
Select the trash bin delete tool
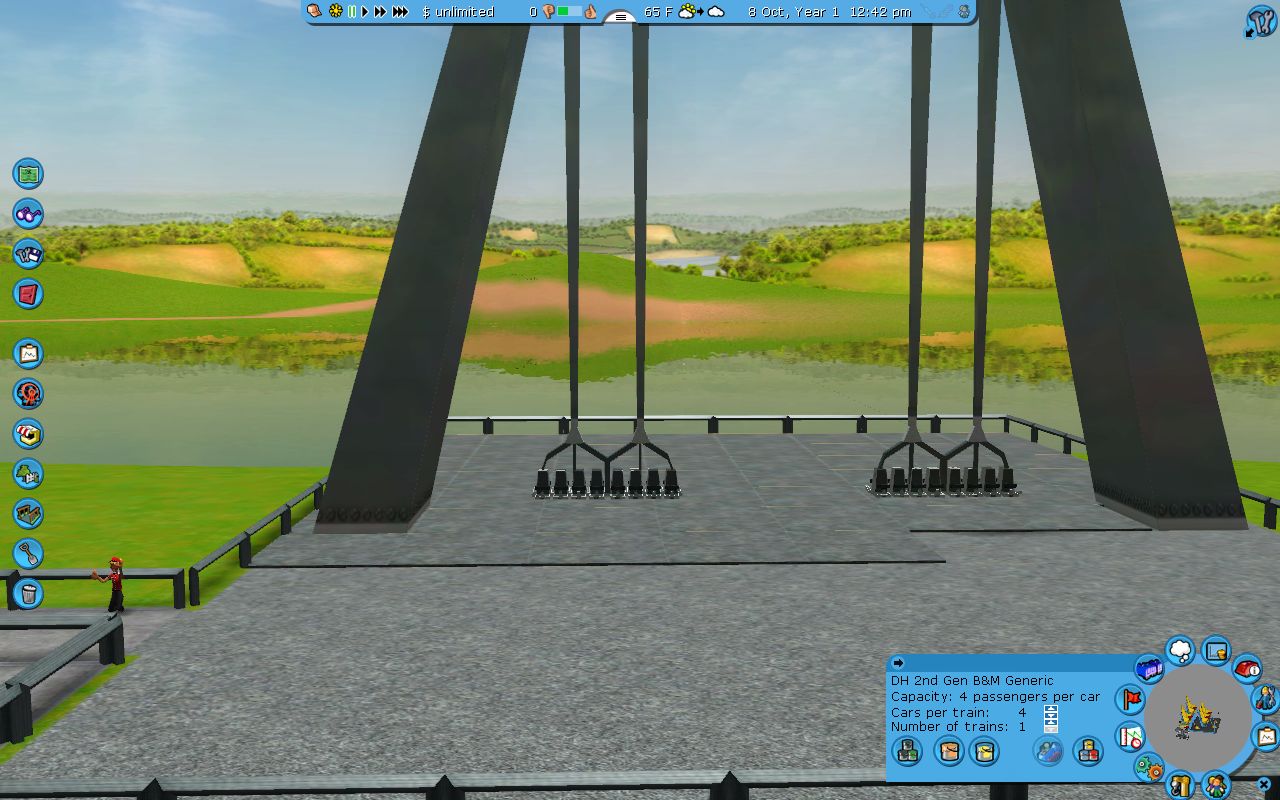[28, 594]
